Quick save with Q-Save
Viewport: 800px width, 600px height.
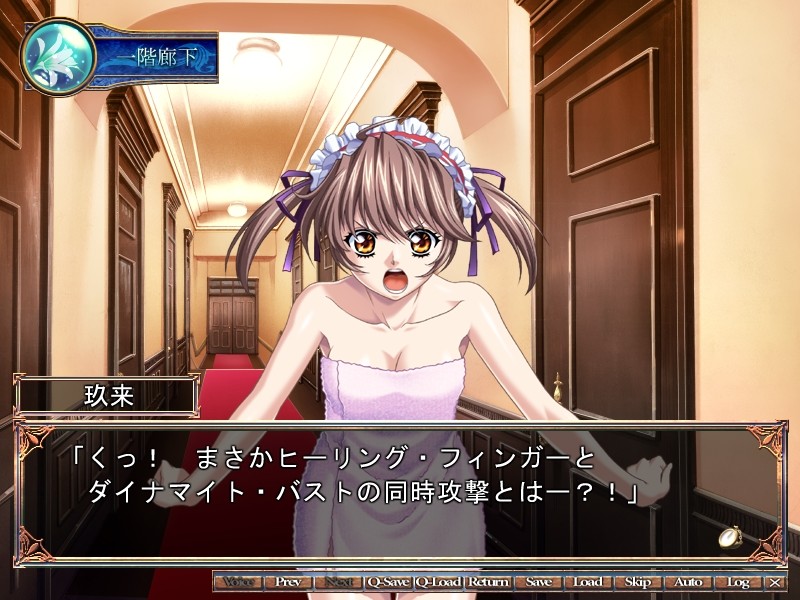coord(388,581)
